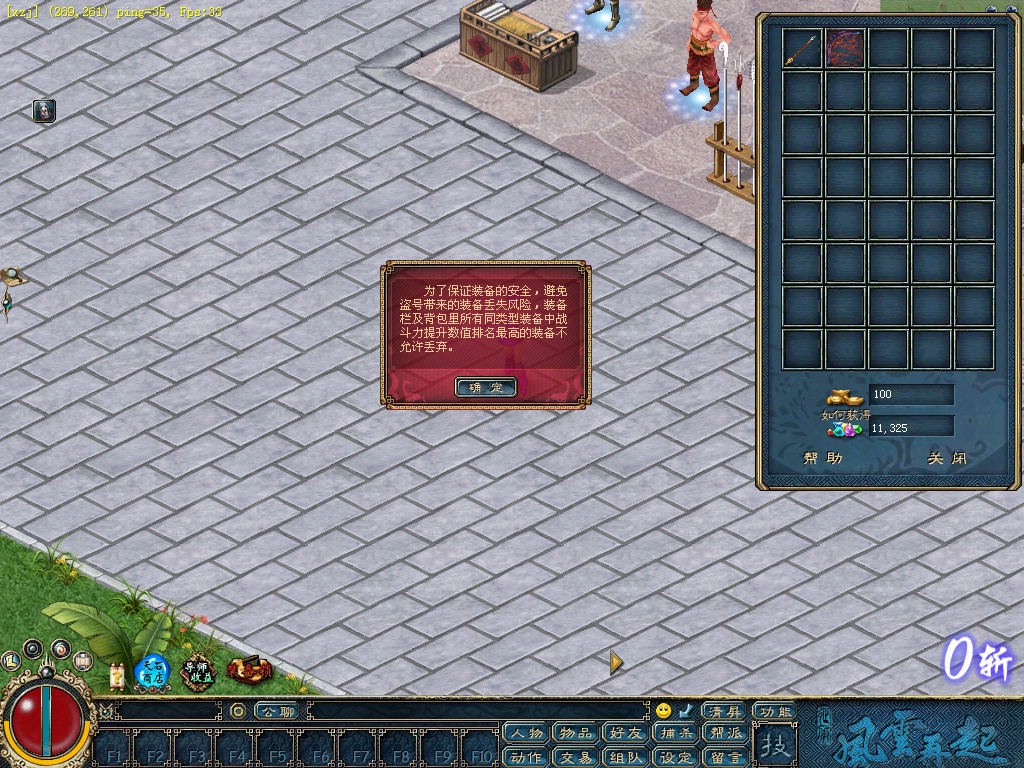1024x768 pixels.
Task: Open the 技 skills button
Action: [x=773, y=745]
